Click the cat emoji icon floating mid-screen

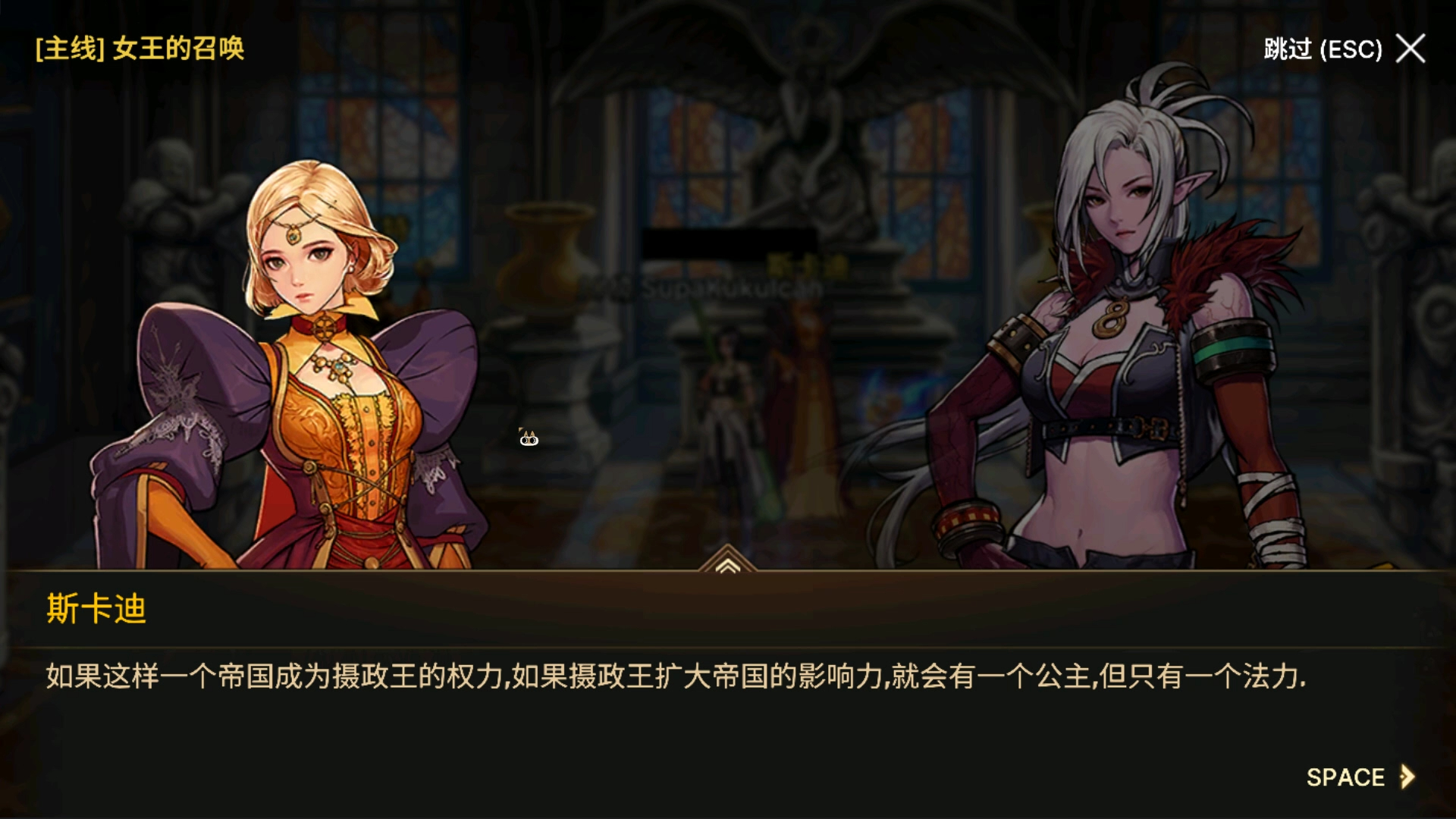click(x=528, y=438)
